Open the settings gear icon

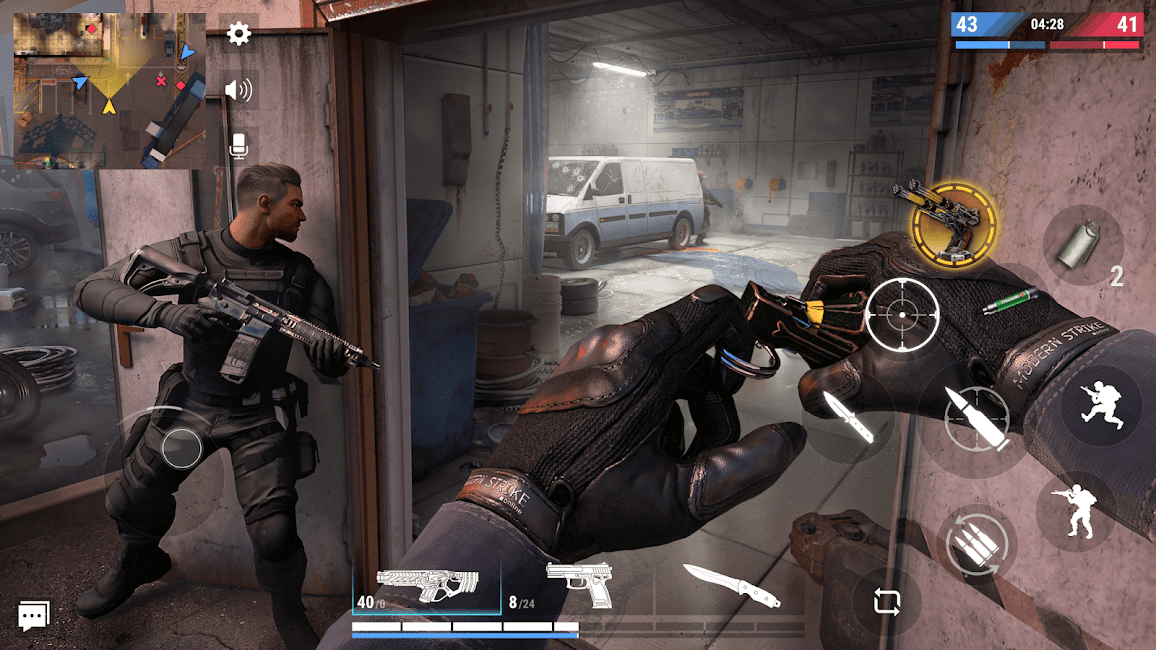pos(238,34)
